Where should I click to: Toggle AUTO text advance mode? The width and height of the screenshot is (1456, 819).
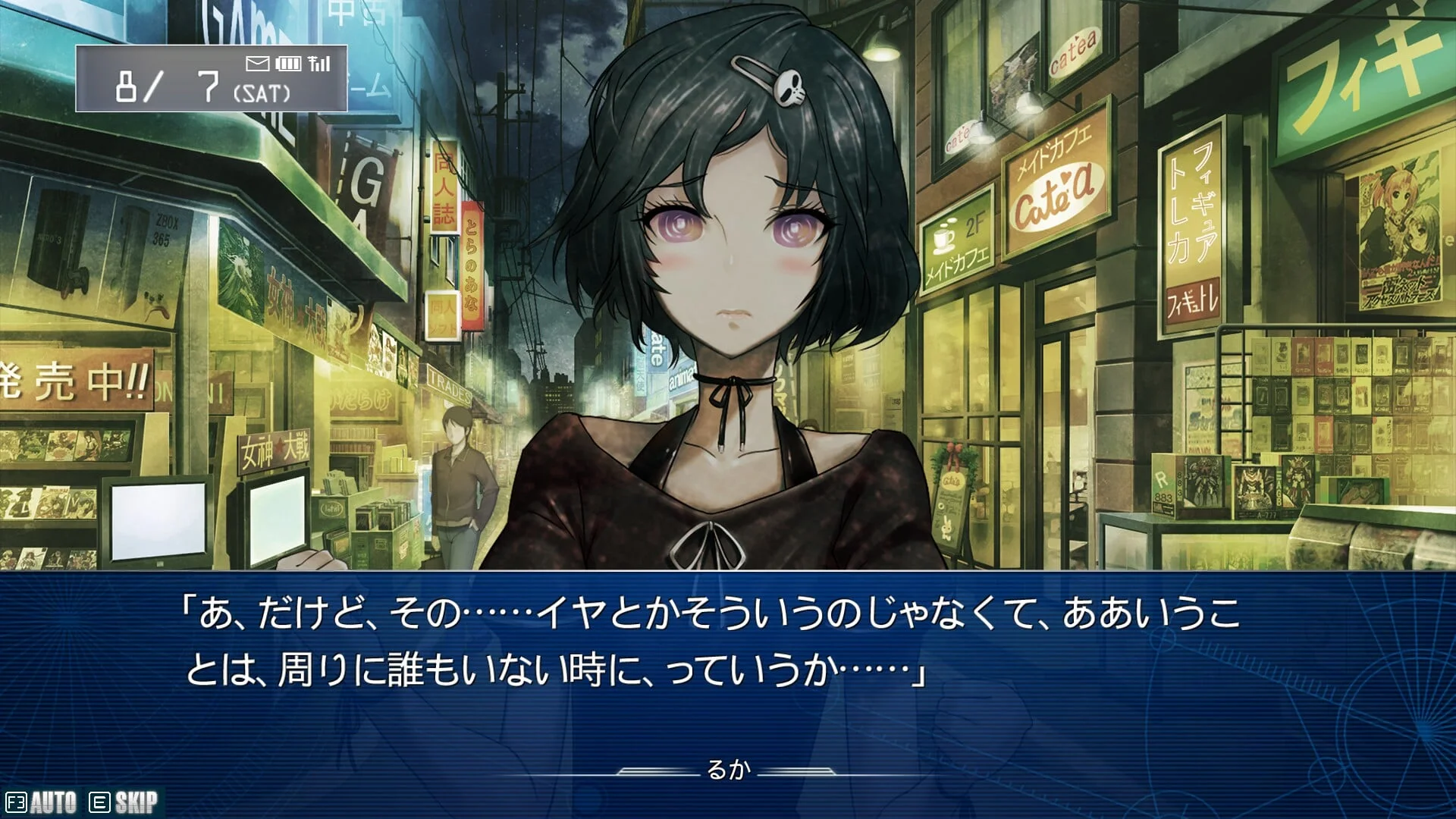click(x=42, y=802)
